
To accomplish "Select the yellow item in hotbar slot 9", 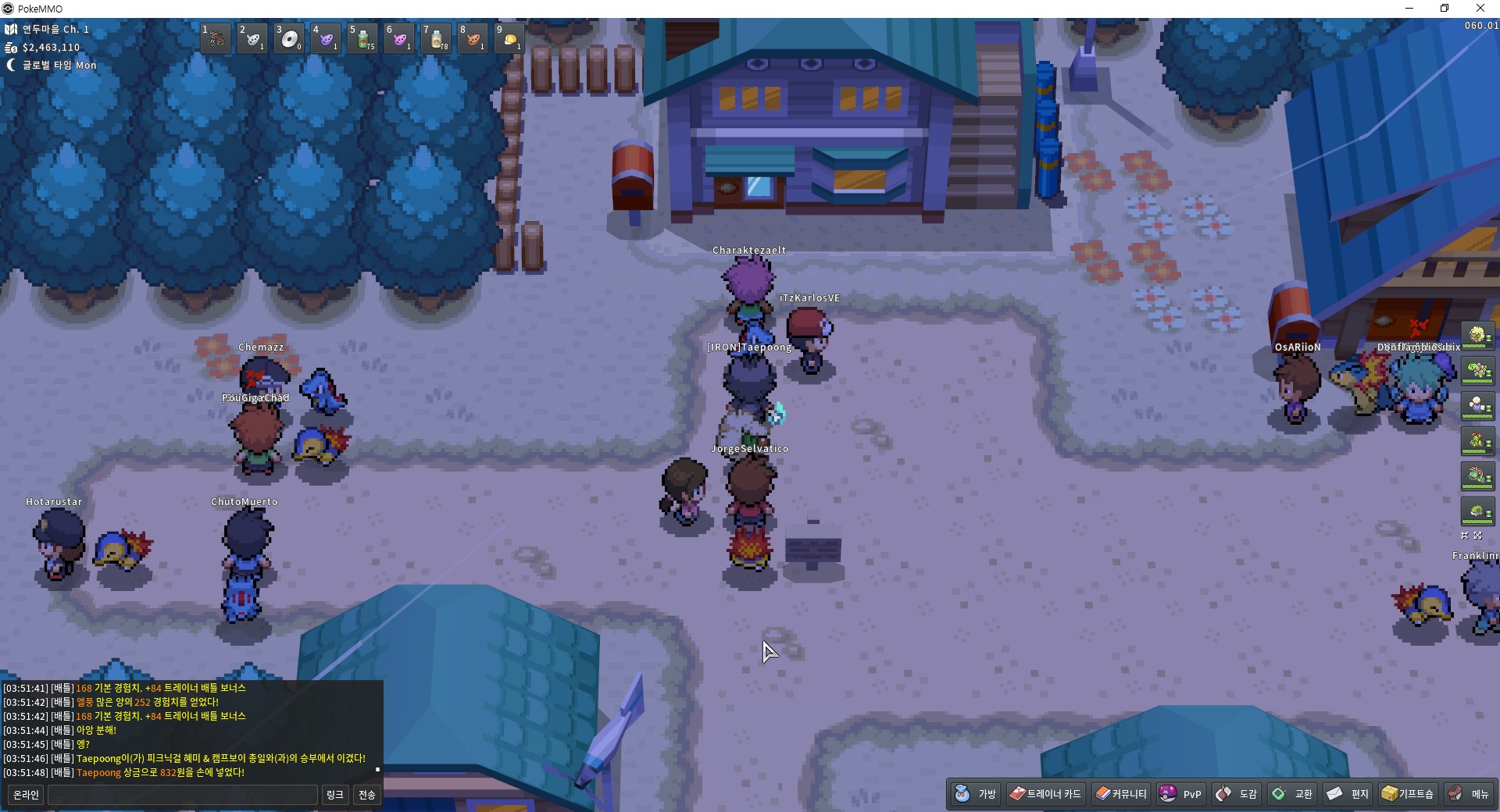I will (x=509, y=38).
